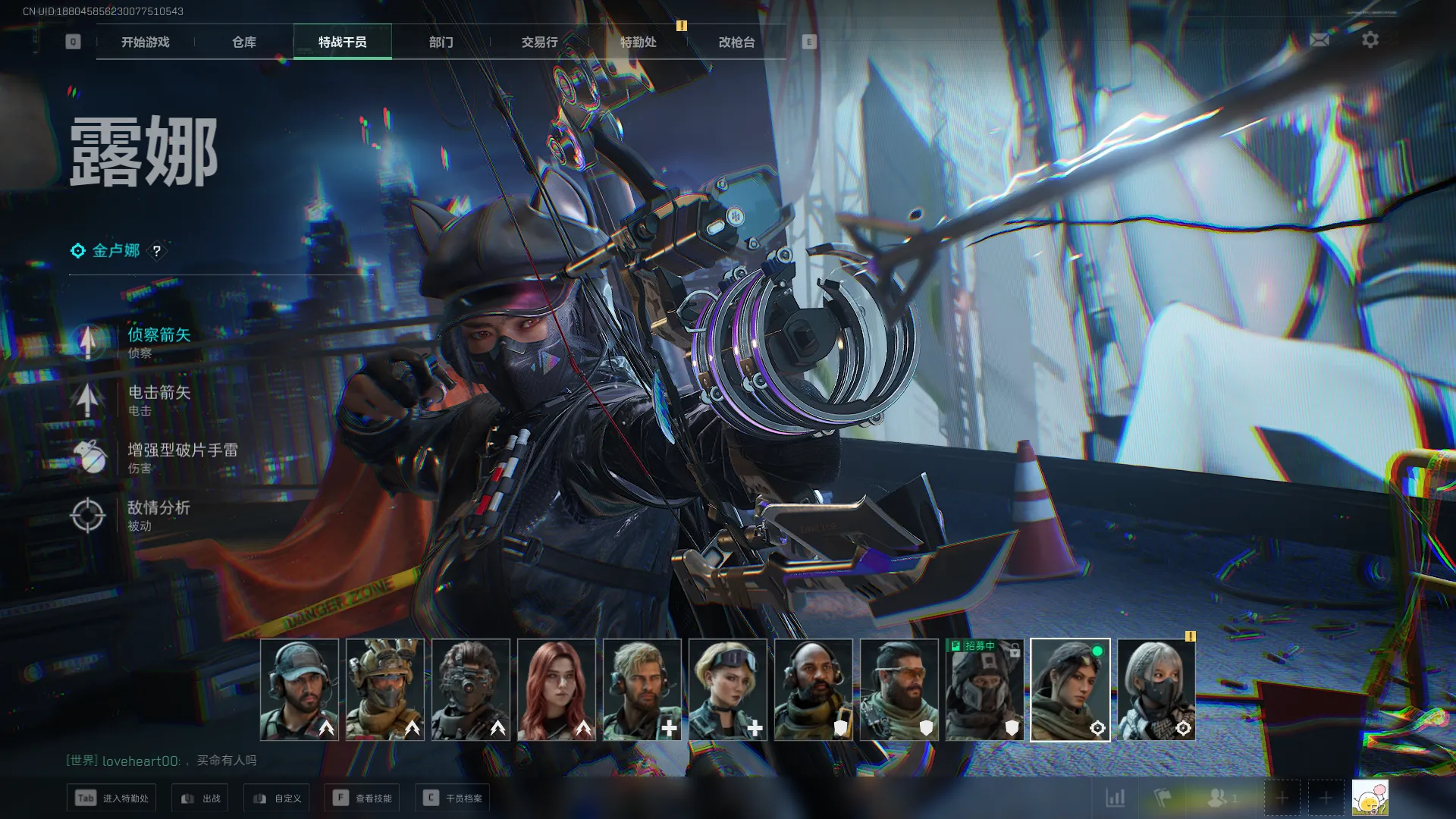The width and height of the screenshot is (1456, 819).
Task: Open the 仓库 tab
Action: tap(244, 42)
